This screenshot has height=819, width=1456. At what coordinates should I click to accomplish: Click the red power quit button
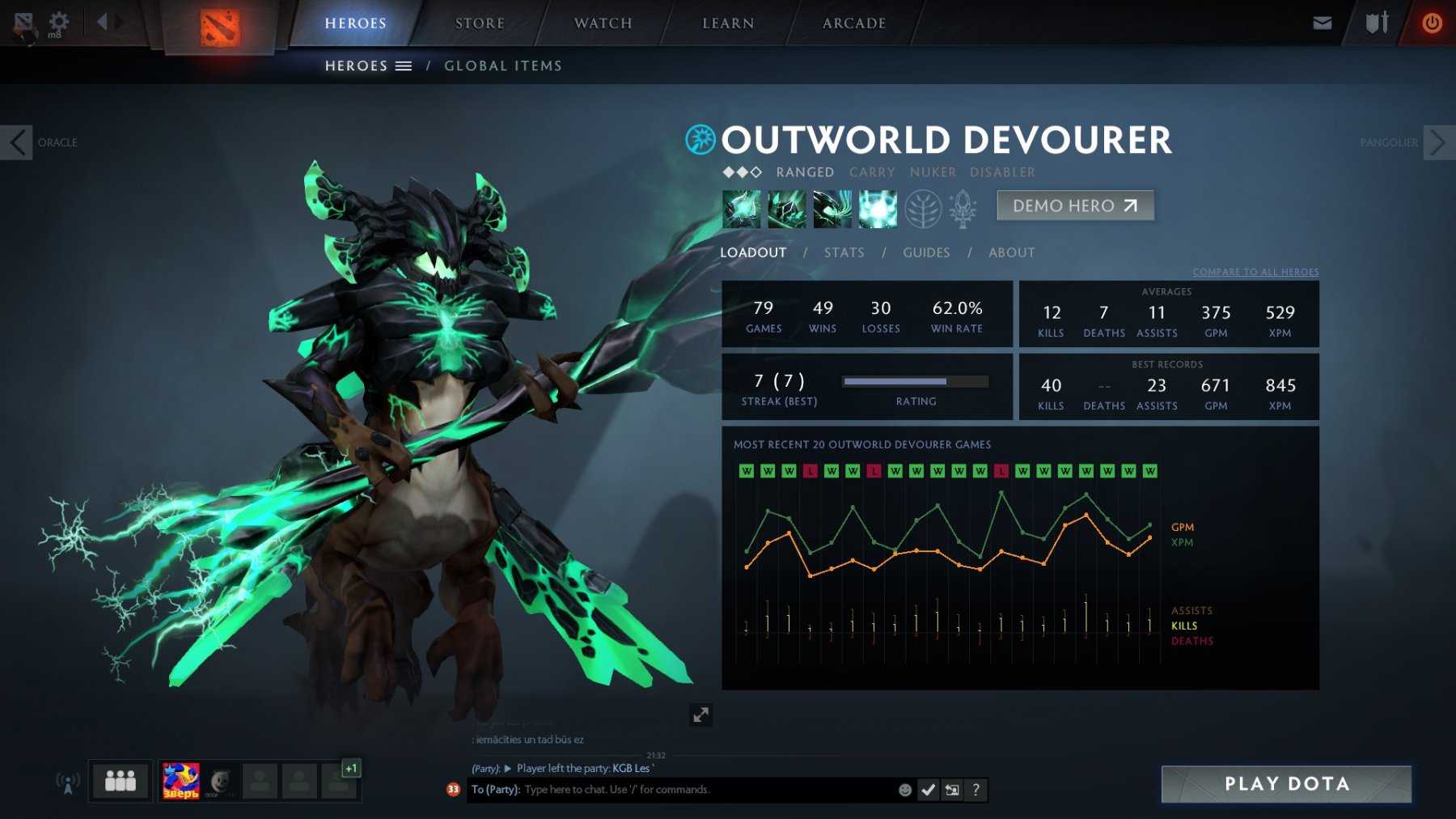[x=1432, y=23]
